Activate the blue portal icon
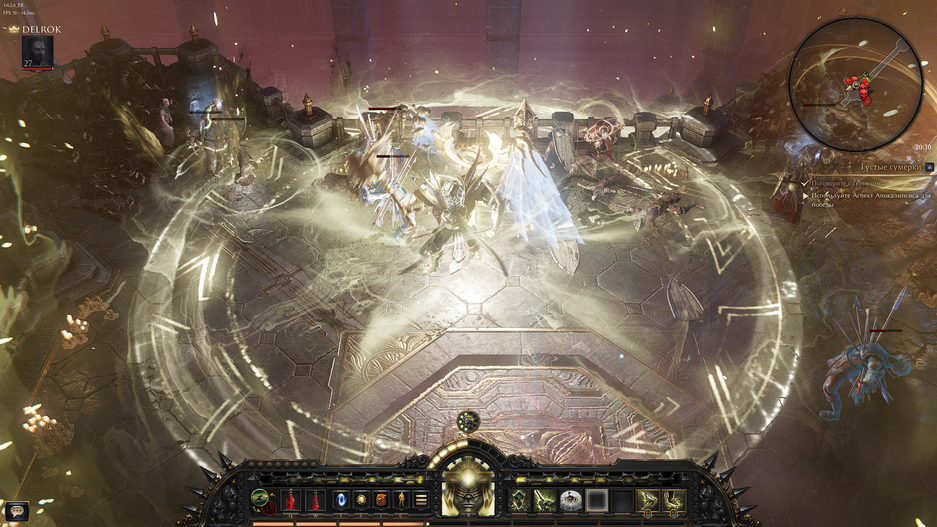The height and width of the screenshot is (527, 937). tap(341, 499)
